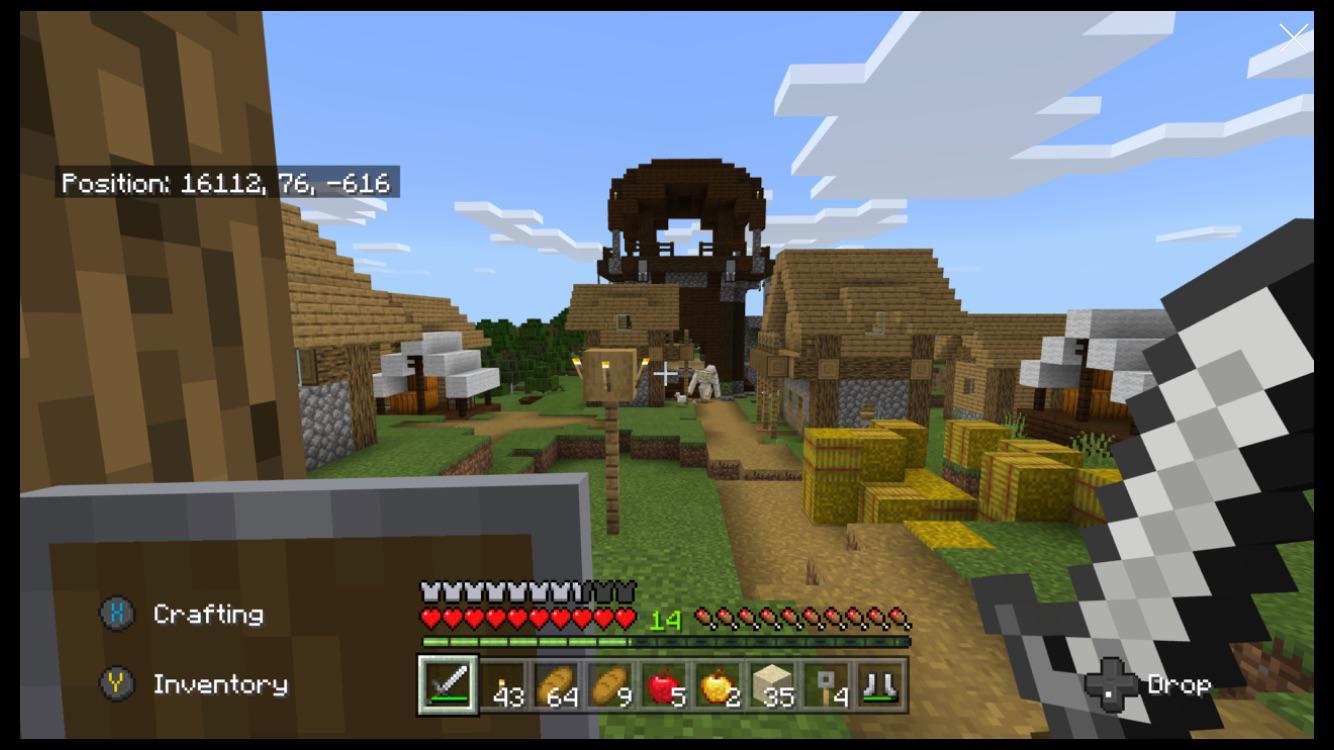Close the overlay with the top-right X
The height and width of the screenshot is (750, 1334).
pyautogui.click(x=1293, y=37)
